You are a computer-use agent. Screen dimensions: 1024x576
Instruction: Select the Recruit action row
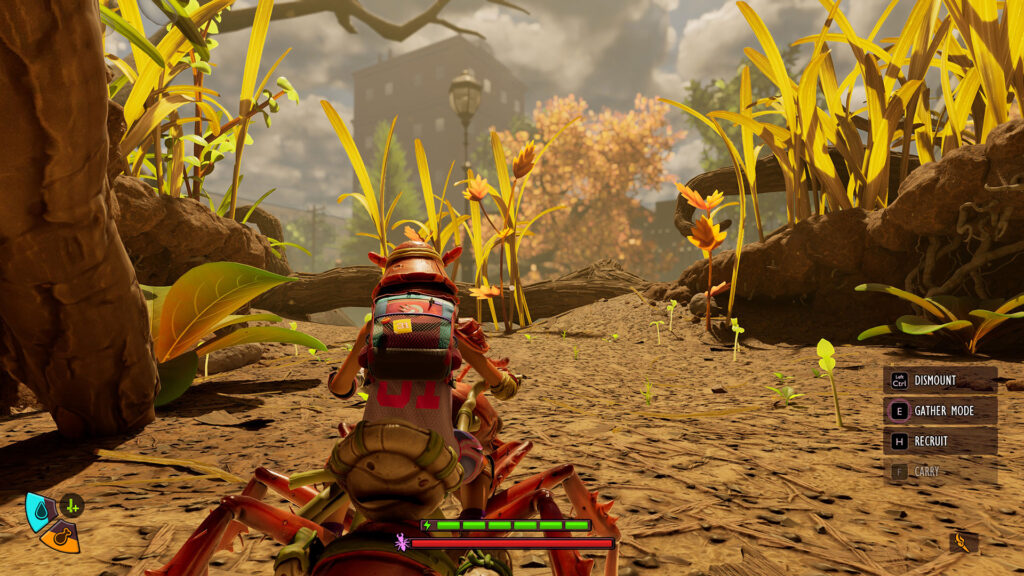(940, 441)
